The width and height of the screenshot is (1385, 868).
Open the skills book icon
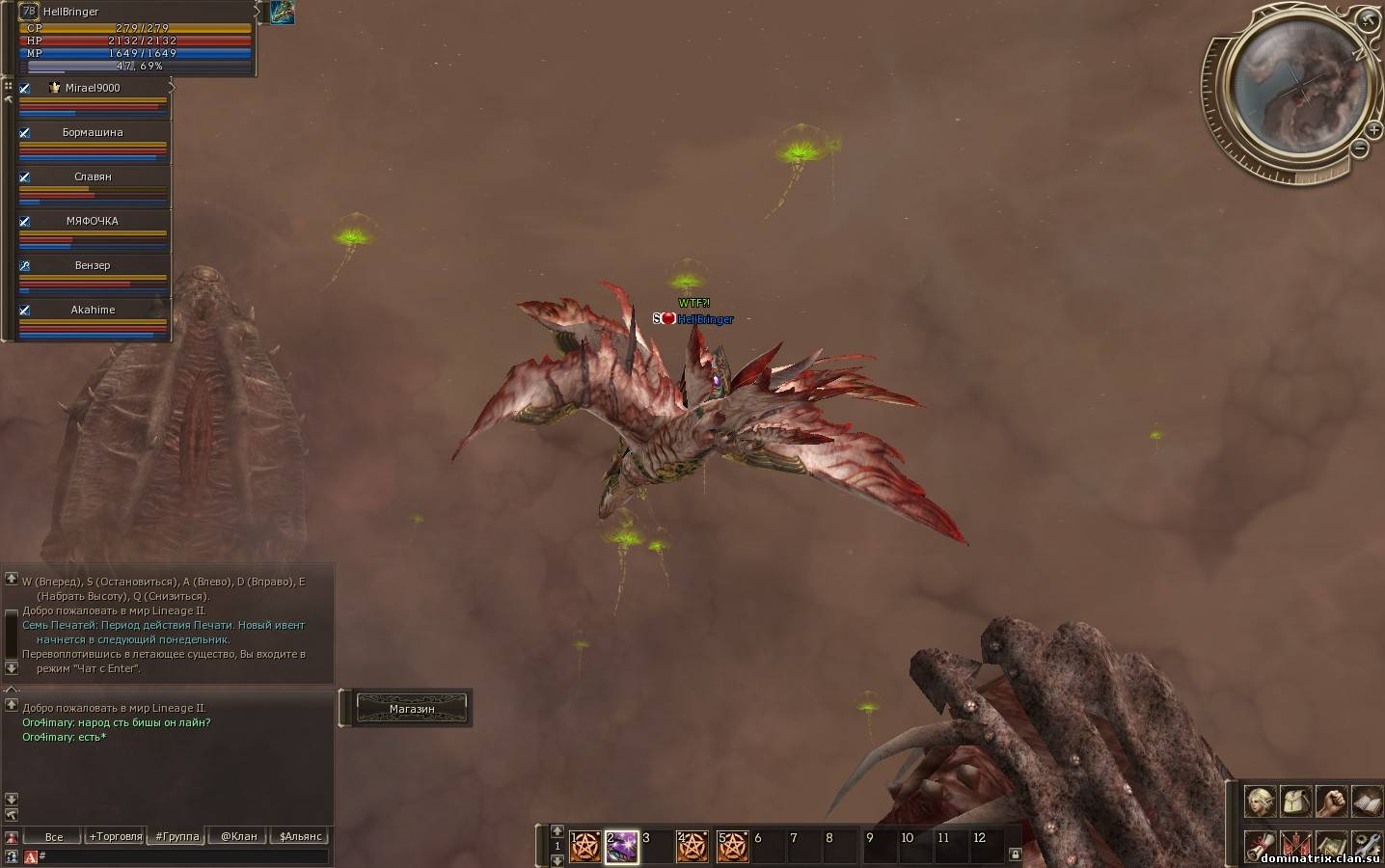pos(1367,800)
